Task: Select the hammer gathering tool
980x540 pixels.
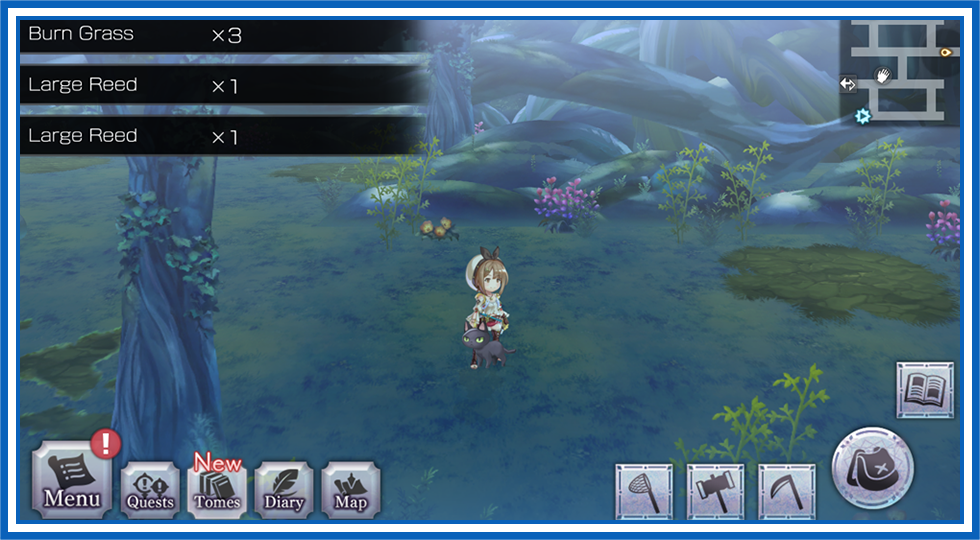Action: pos(715,492)
